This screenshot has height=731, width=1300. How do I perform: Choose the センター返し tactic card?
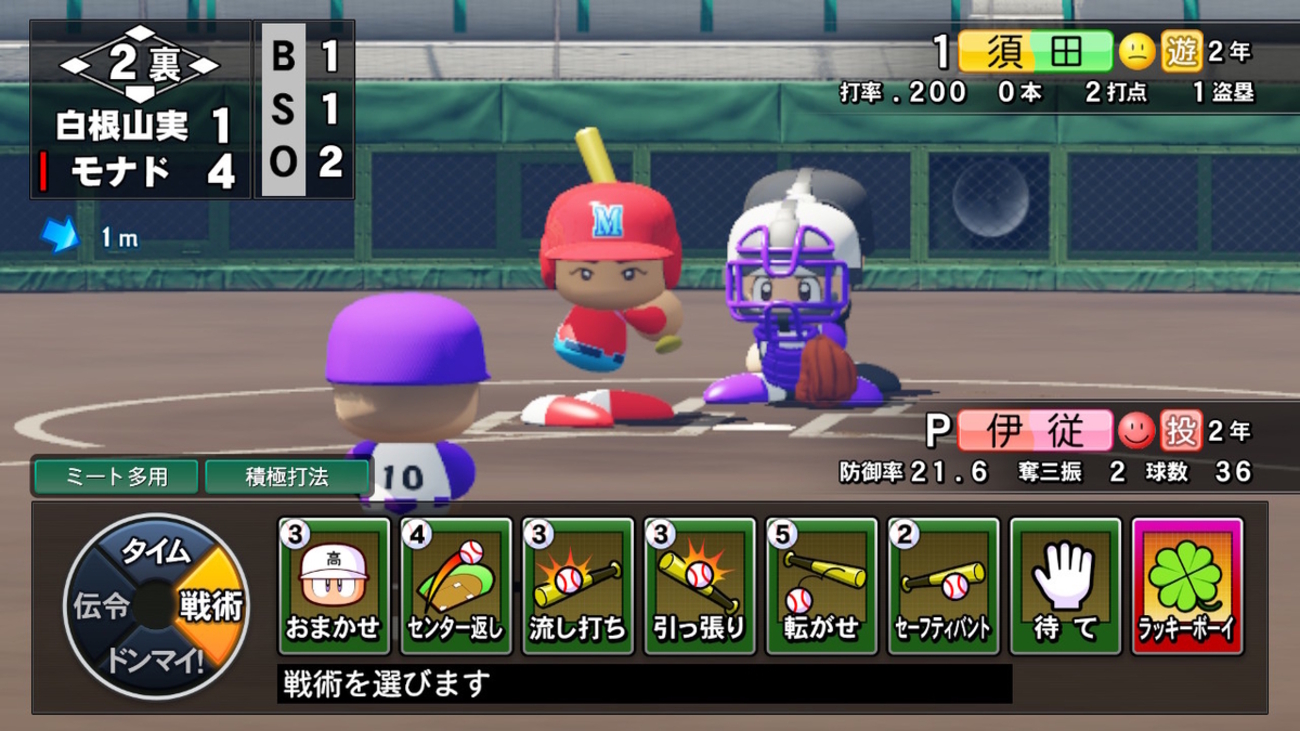tap(456, 586)
